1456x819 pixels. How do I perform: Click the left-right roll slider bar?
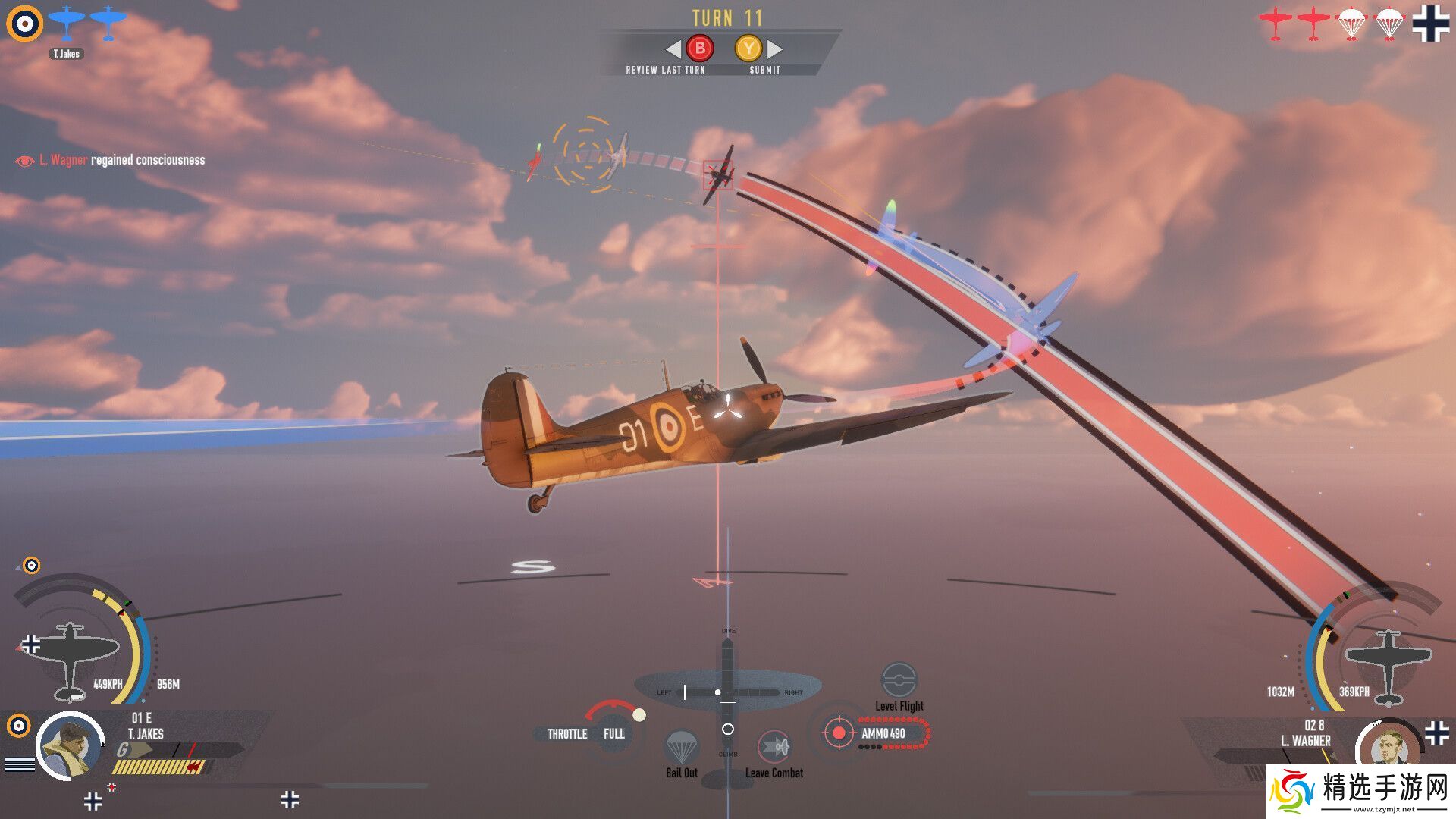pyautogui.click(x=728, y=692)
